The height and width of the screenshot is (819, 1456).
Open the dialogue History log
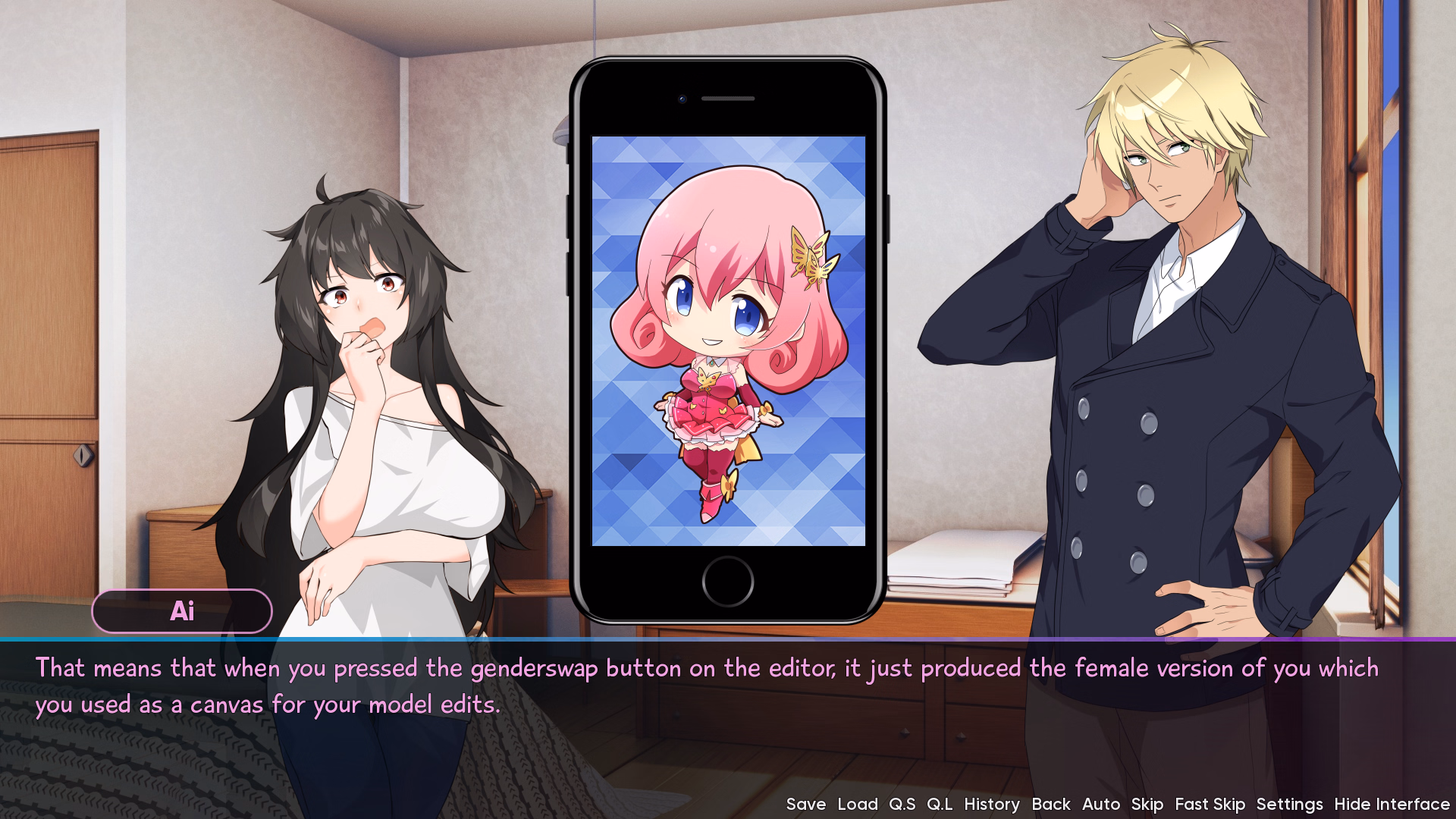point(992,804)
